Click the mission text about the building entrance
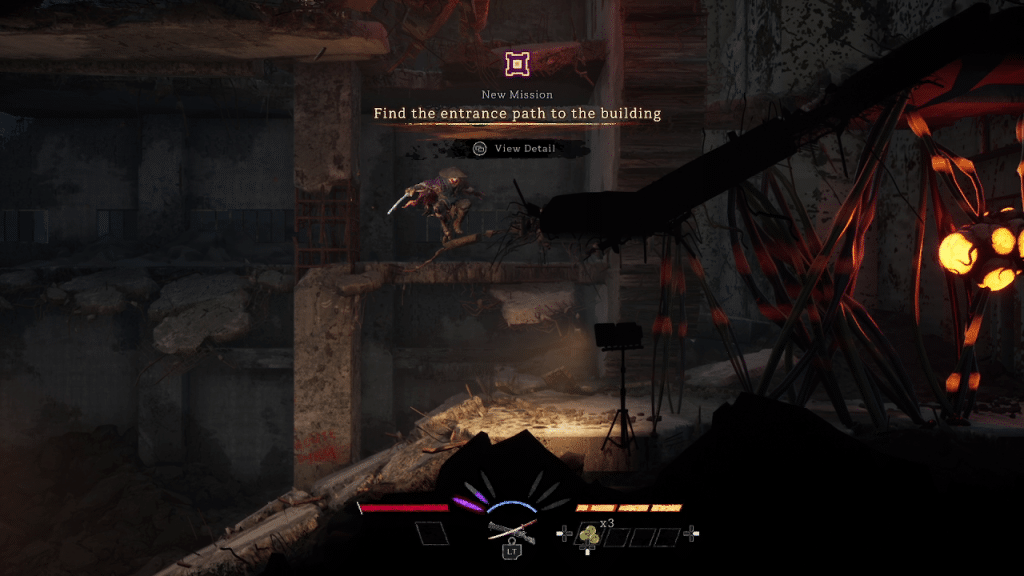Image resolution: width=1024 pixels, height=576 pixels. click(x=517, y=114)
